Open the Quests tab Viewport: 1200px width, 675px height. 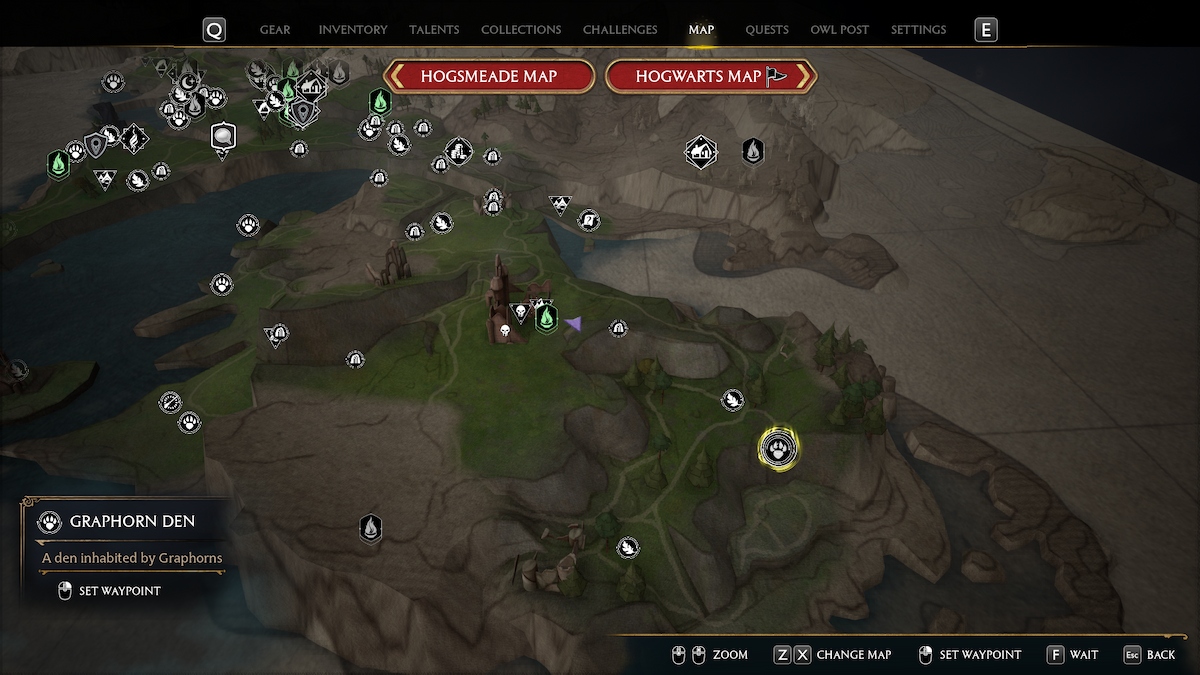coord(767,30)
